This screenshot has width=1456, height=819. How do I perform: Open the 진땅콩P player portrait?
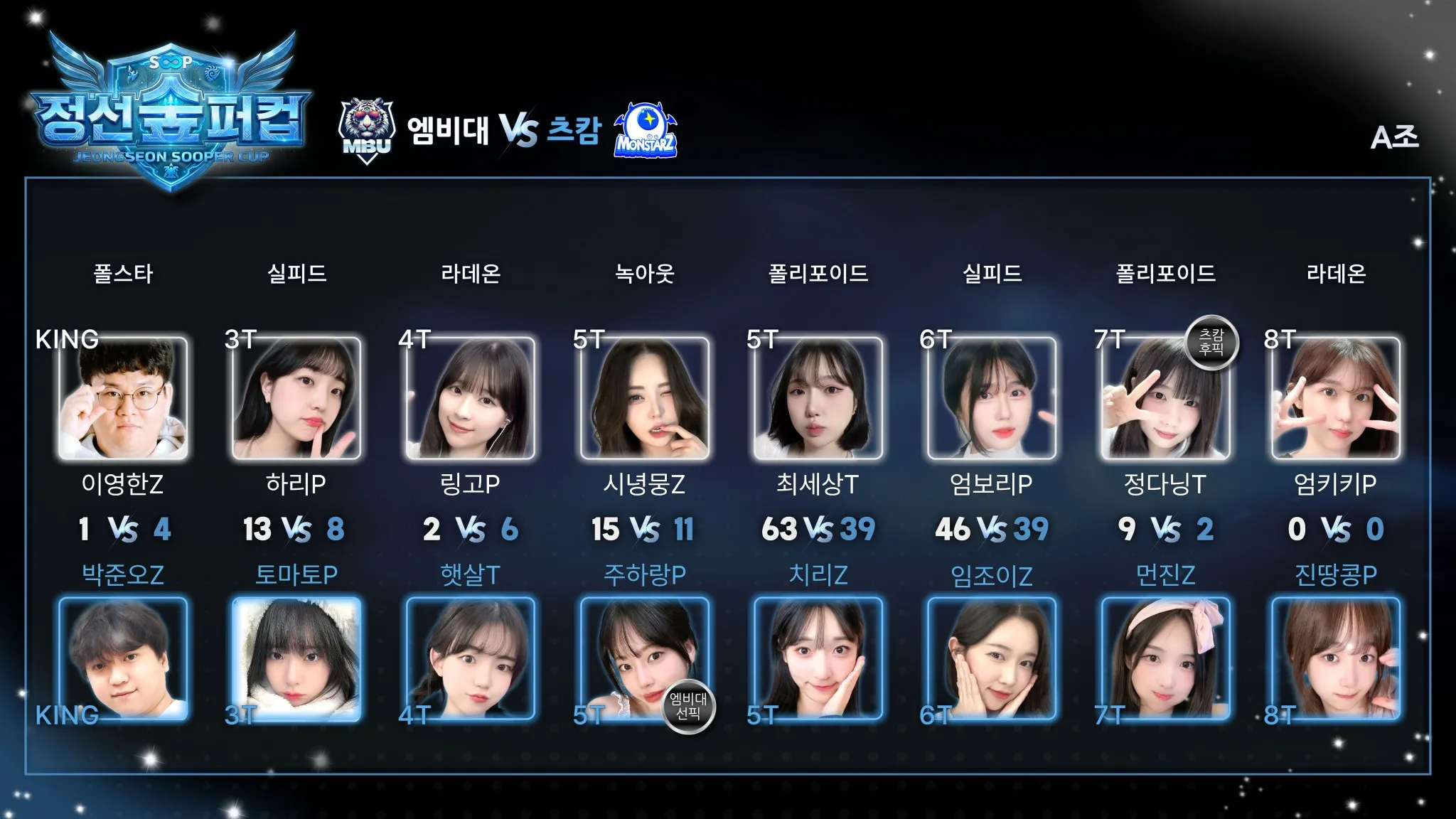coord(1335,658)
